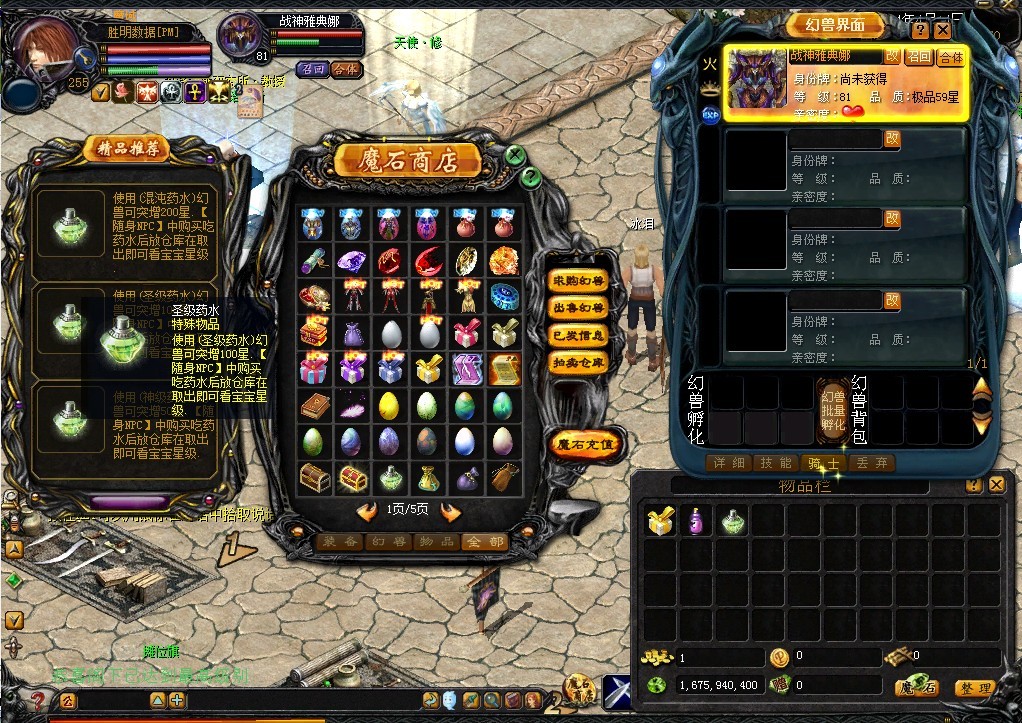Screen dimensions: 1022x723
Task: Activate the 幻兽批量孵化 batch hatch button
Action: 832,410
